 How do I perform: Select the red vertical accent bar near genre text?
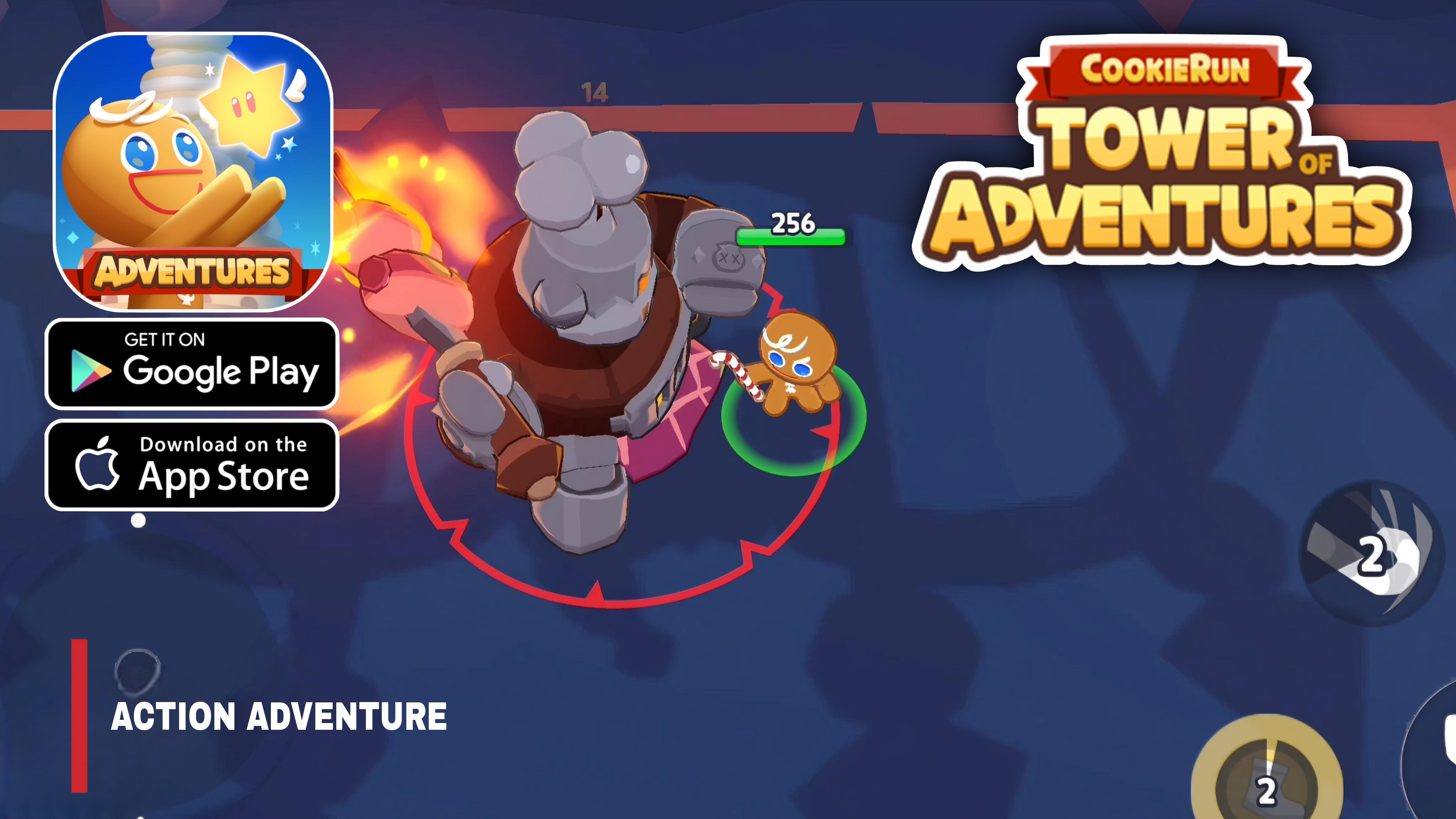pyautogui.click(x=79, y=716)
